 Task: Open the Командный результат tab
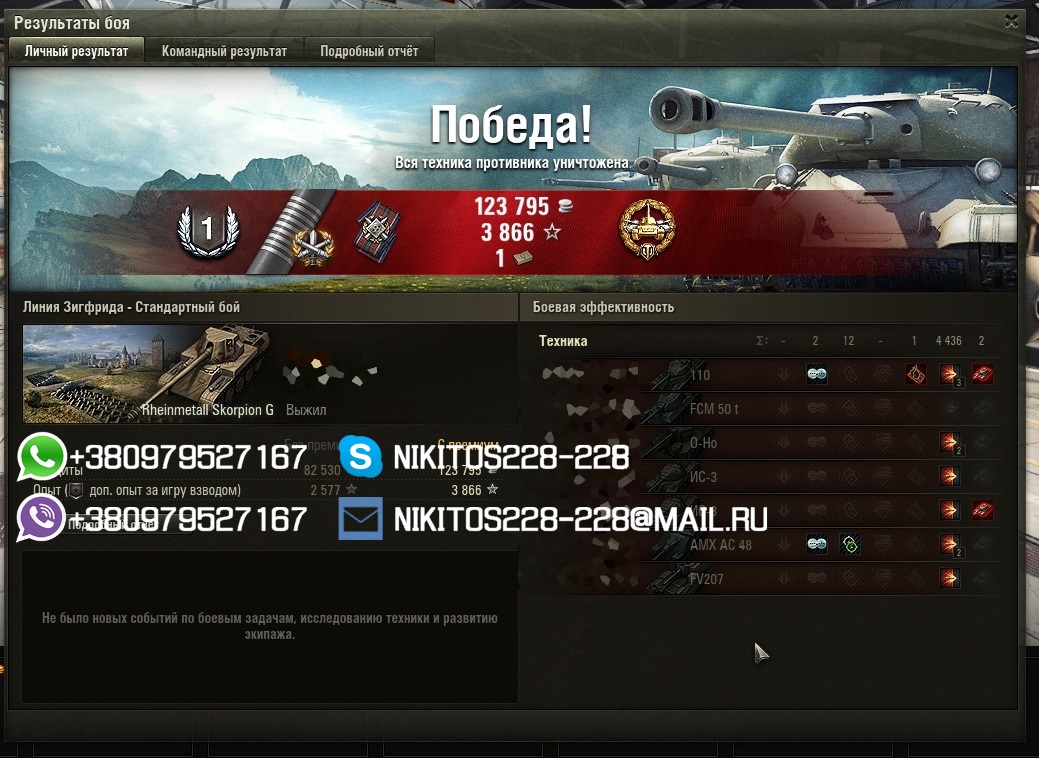224,51
